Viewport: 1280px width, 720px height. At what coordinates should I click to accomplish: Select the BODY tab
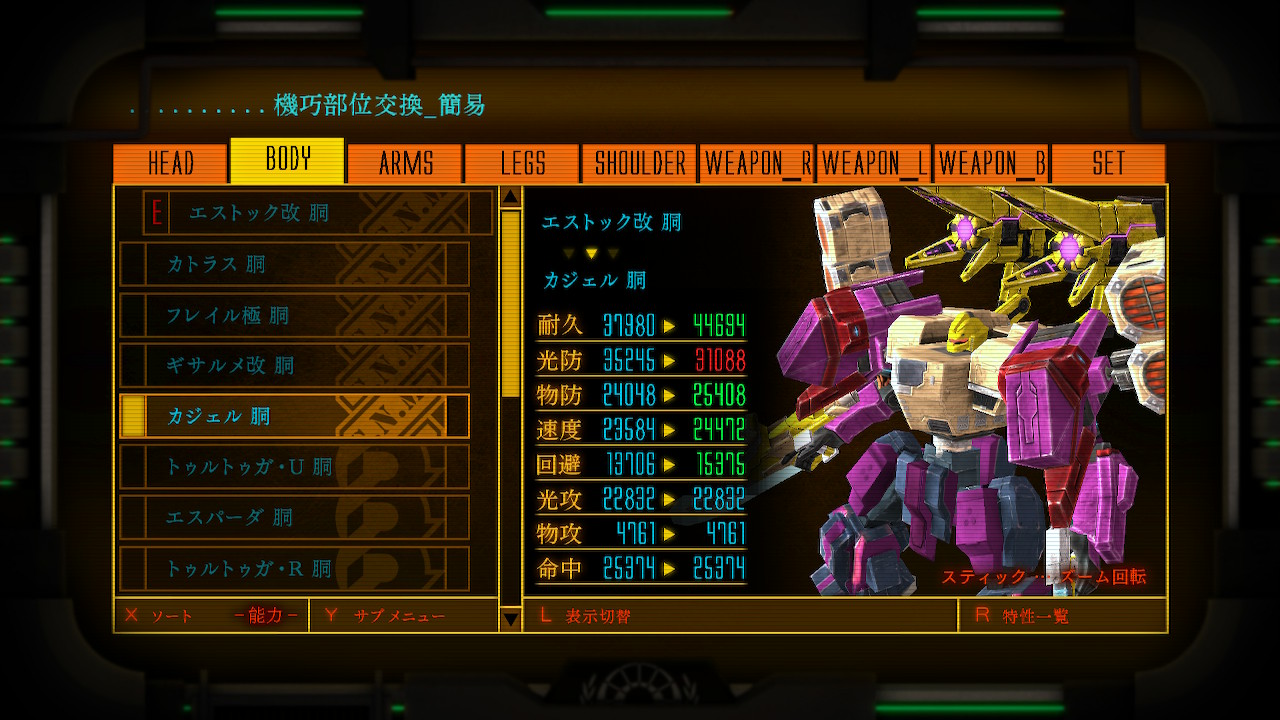(x=288, y=160)
